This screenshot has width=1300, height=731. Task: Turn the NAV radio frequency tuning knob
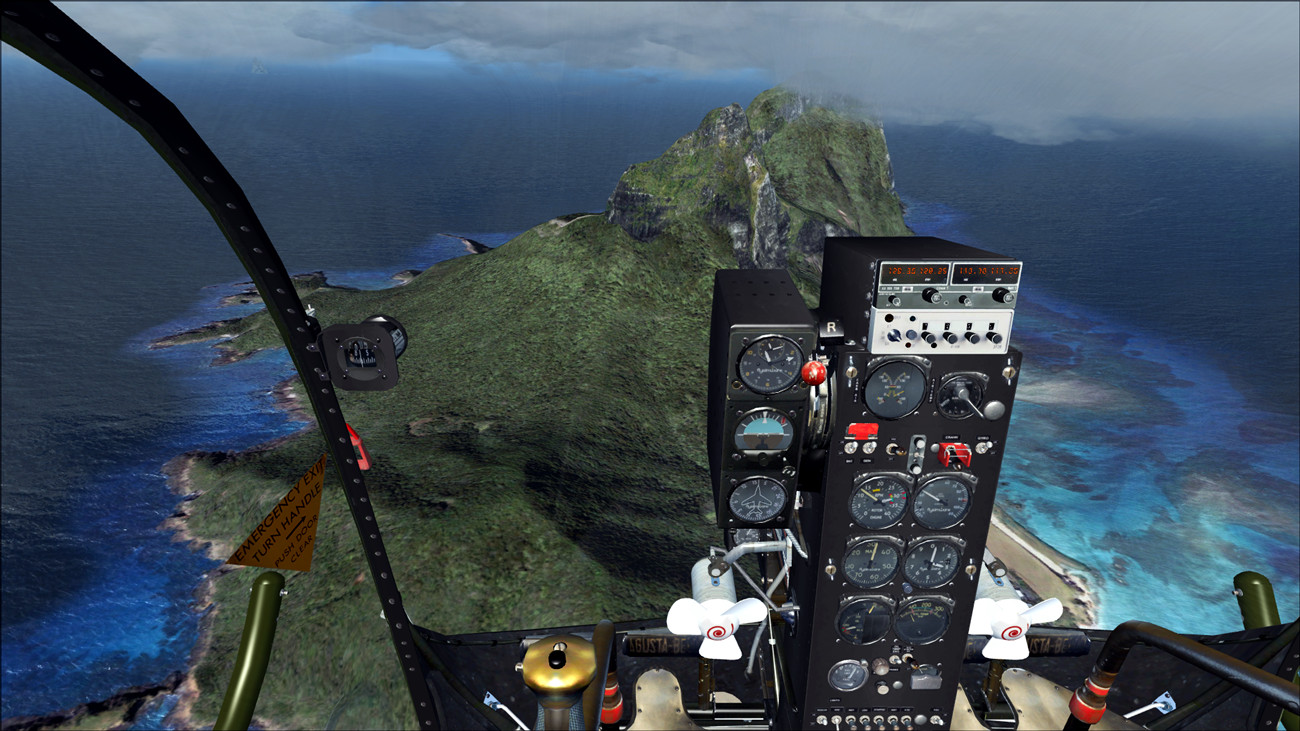point(1003,296)
